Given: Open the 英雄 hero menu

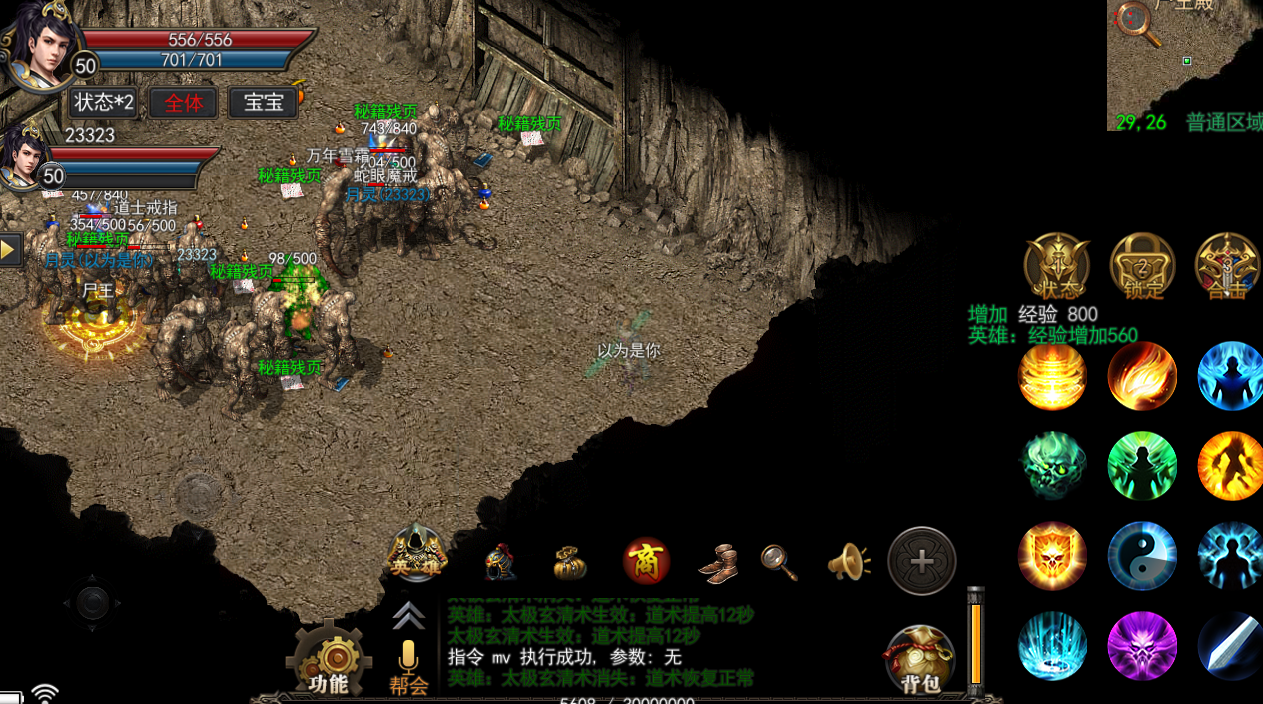Looking at the screenshot, I should [416, 553].
